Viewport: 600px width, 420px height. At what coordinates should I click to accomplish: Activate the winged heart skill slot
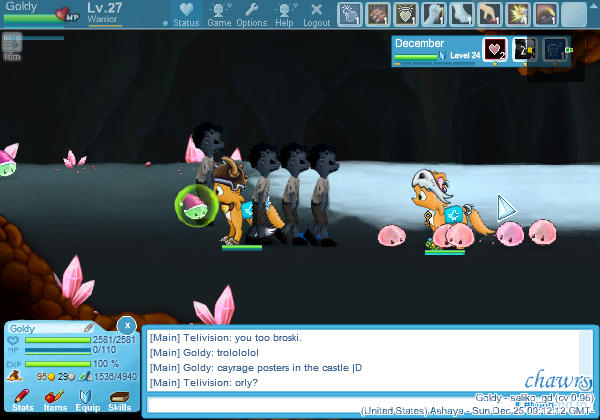point(406,14)
